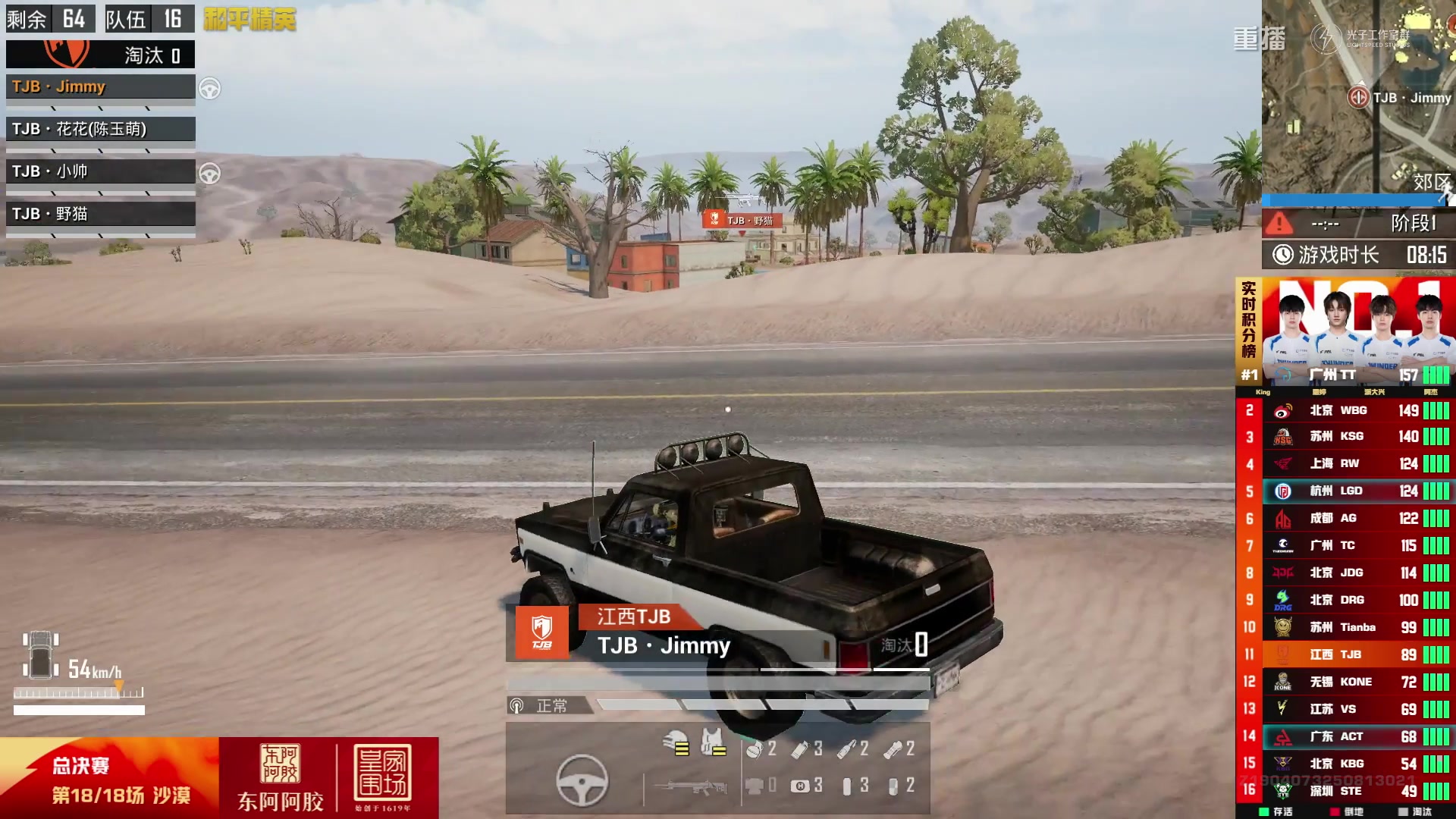The height and width of the screenshot is (819, 1456).
Task: Click the 江西TJB team logo on nameplate
Action: pos(541,632)
